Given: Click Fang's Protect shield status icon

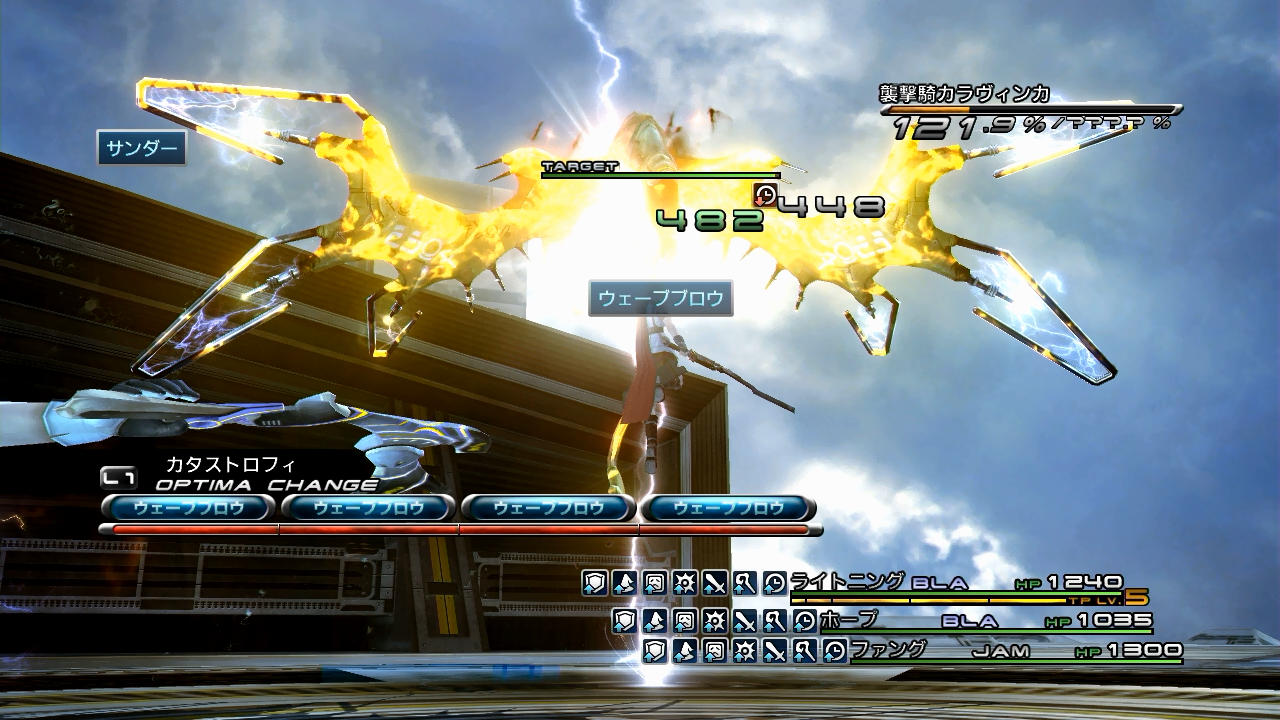Looking at the screenshot, I should point(656,652).
